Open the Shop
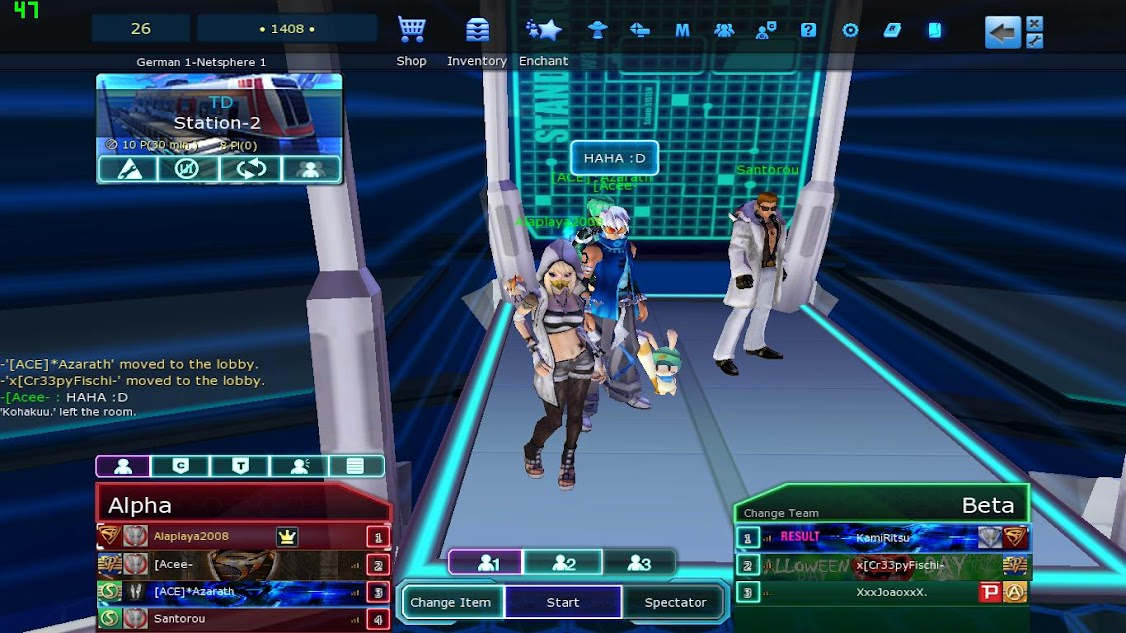 click(411, 30)
